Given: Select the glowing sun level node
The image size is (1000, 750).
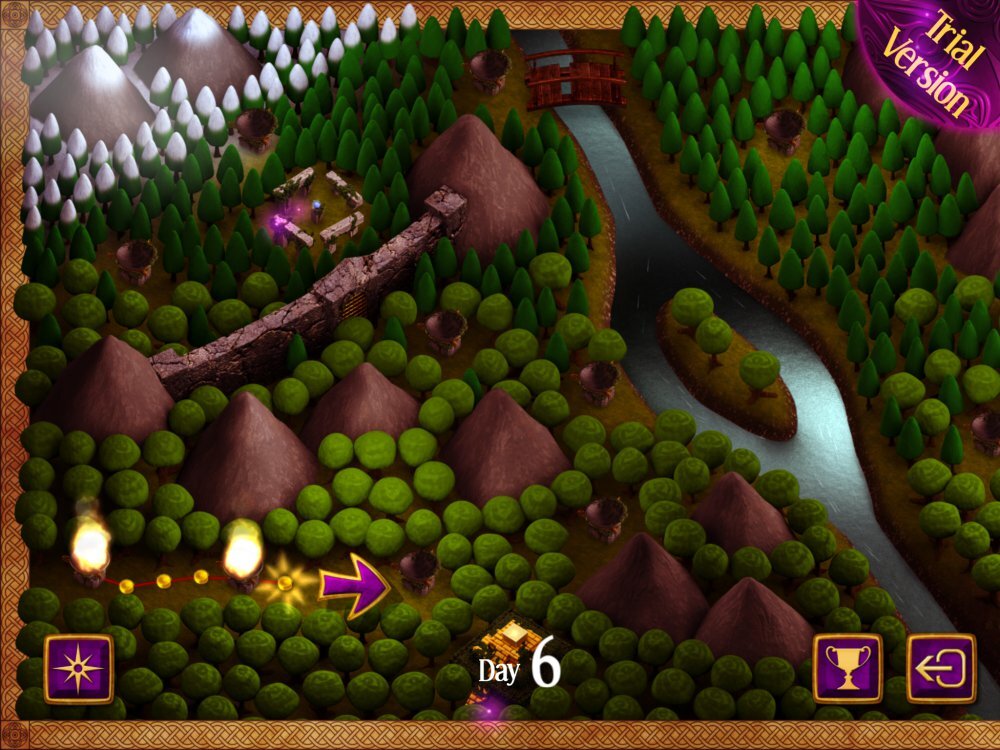Looking at the screenshot, I should point(283,583).
